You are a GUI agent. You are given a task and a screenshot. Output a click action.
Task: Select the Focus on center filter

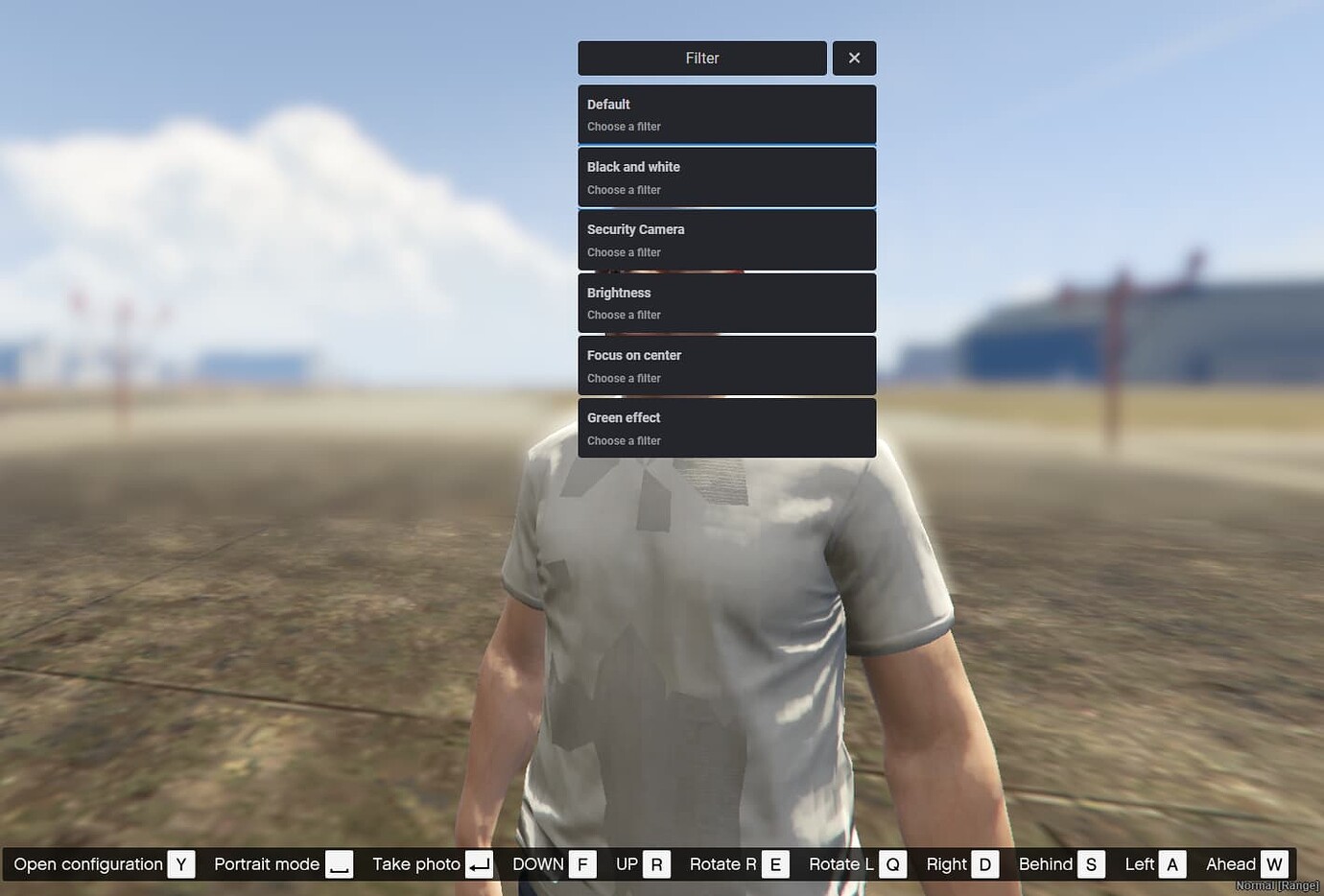tap(726, 365)
